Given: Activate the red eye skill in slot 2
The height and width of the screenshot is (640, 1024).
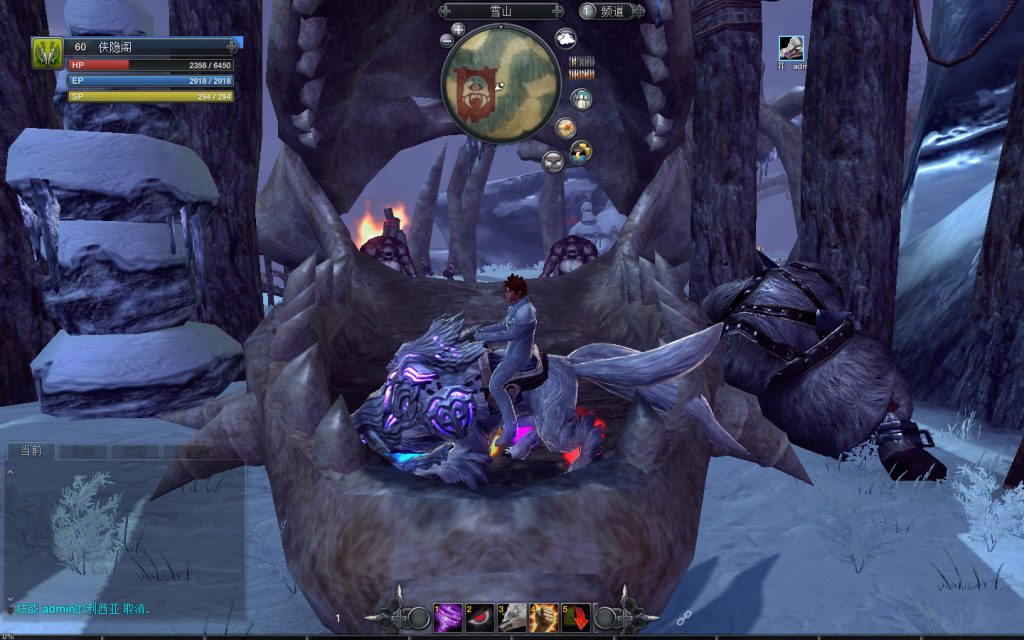Looking at the screenshot, I should [x=480, y=617].
